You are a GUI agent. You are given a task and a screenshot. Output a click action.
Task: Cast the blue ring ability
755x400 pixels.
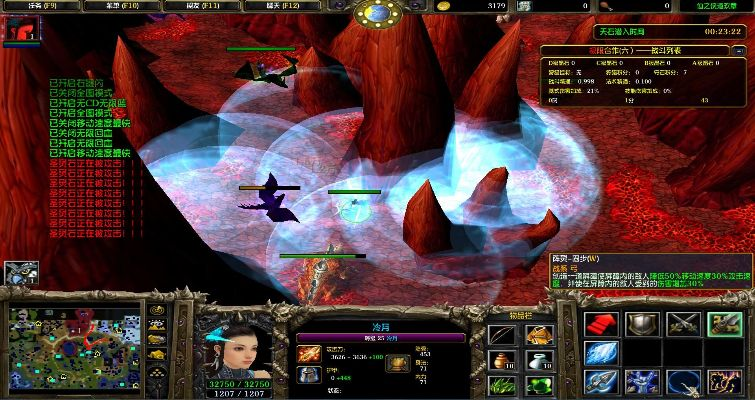684,382
